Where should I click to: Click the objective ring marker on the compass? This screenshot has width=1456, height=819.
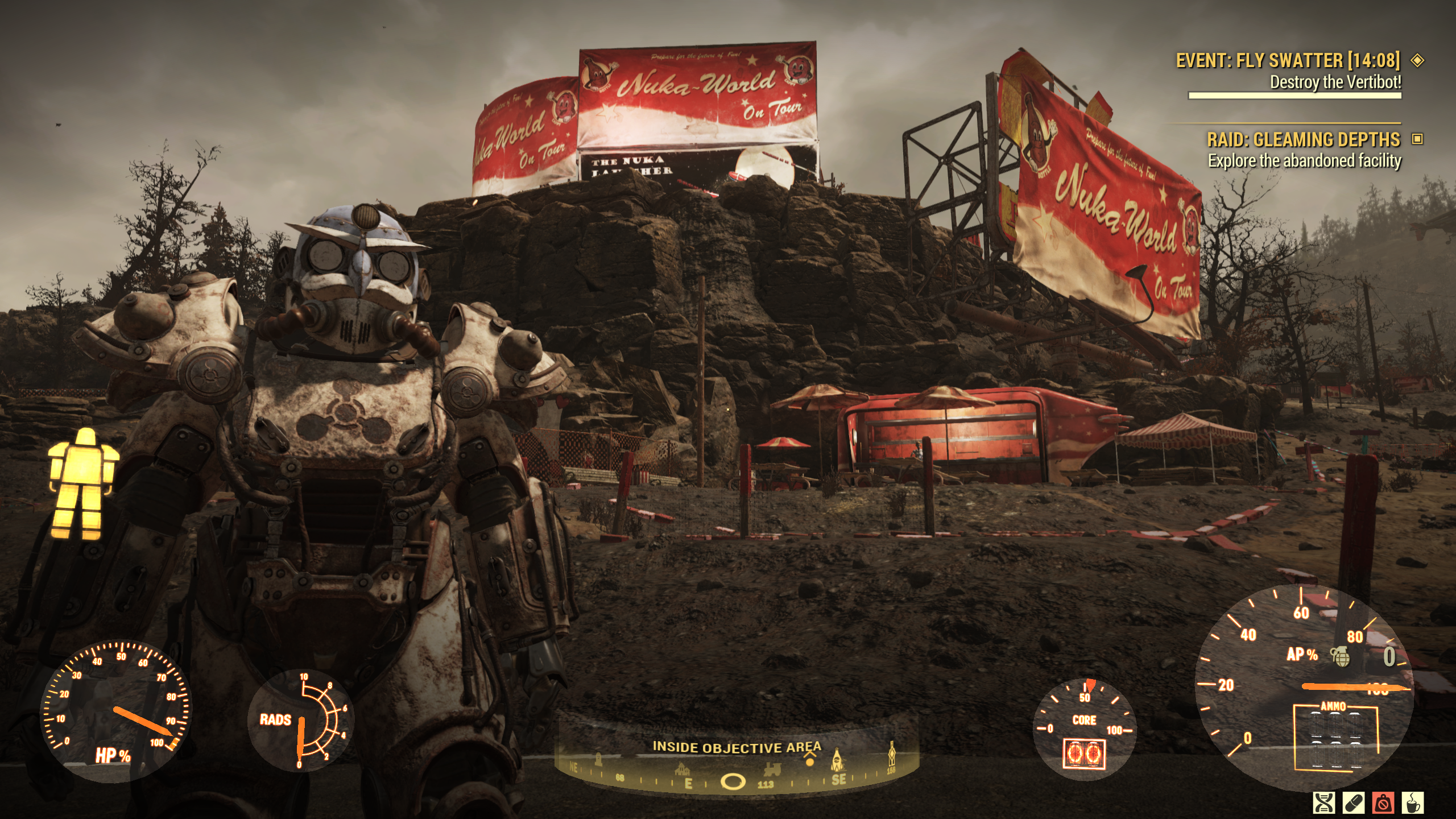coord(733,782)
